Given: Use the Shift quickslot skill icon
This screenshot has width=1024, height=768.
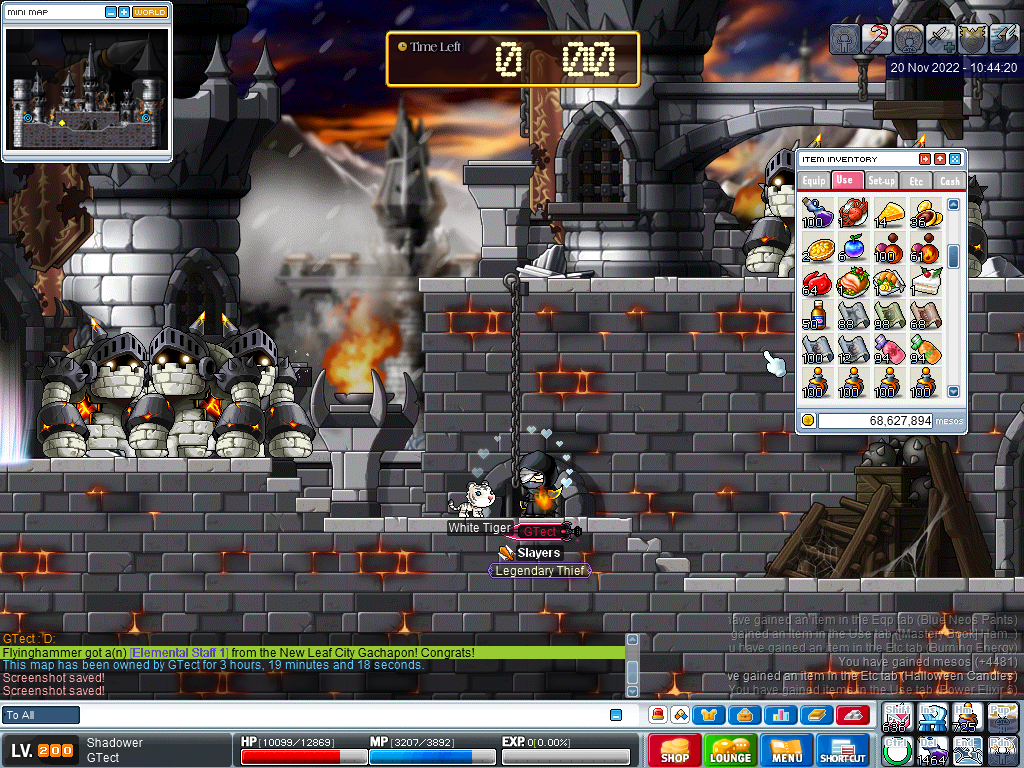Looking at the screenshot, I should coord(898,719).
